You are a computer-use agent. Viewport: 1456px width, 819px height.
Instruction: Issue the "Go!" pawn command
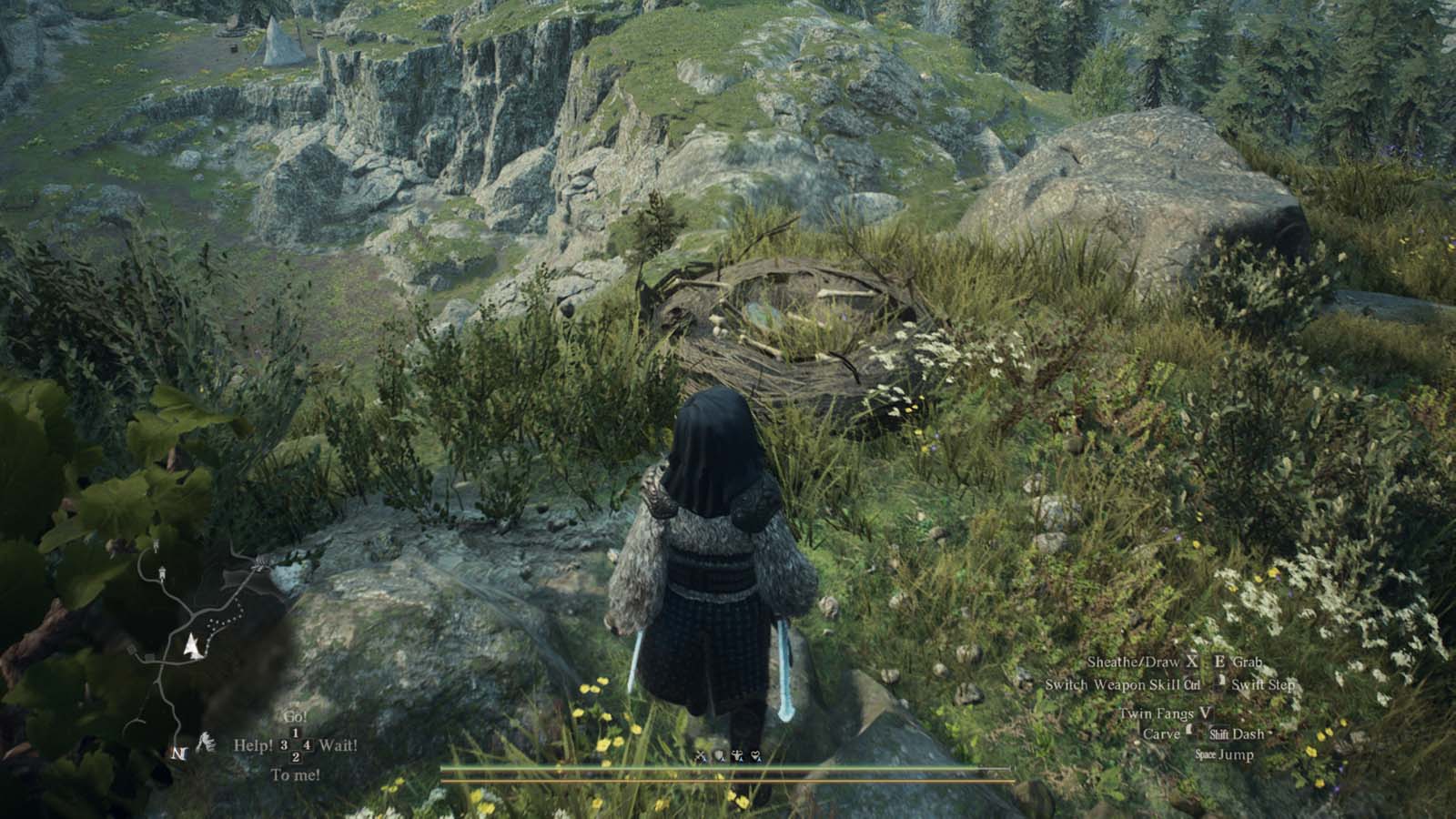(x=296, y=717)
